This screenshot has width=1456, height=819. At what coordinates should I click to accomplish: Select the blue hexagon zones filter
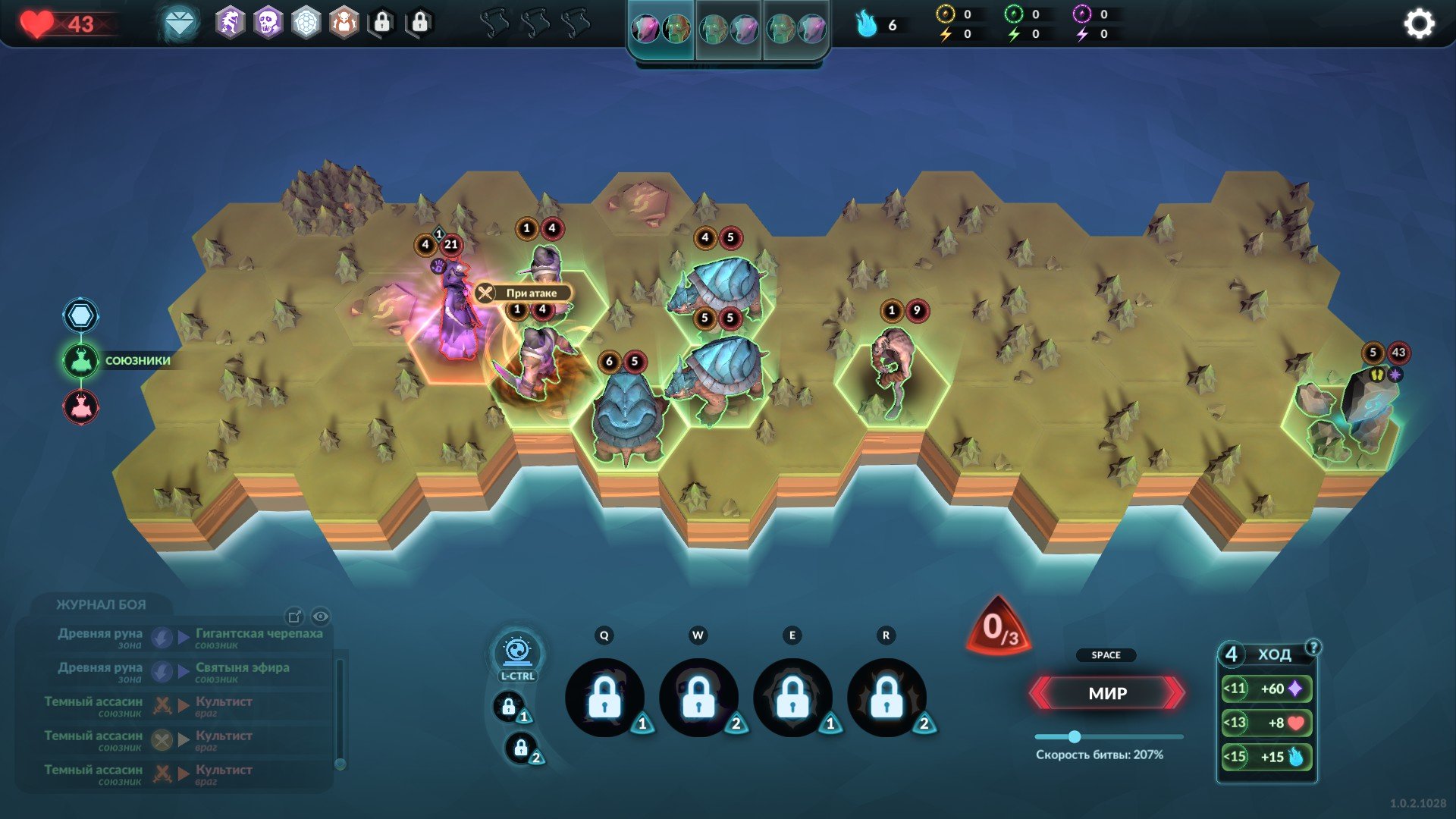[x=80, y=315]
